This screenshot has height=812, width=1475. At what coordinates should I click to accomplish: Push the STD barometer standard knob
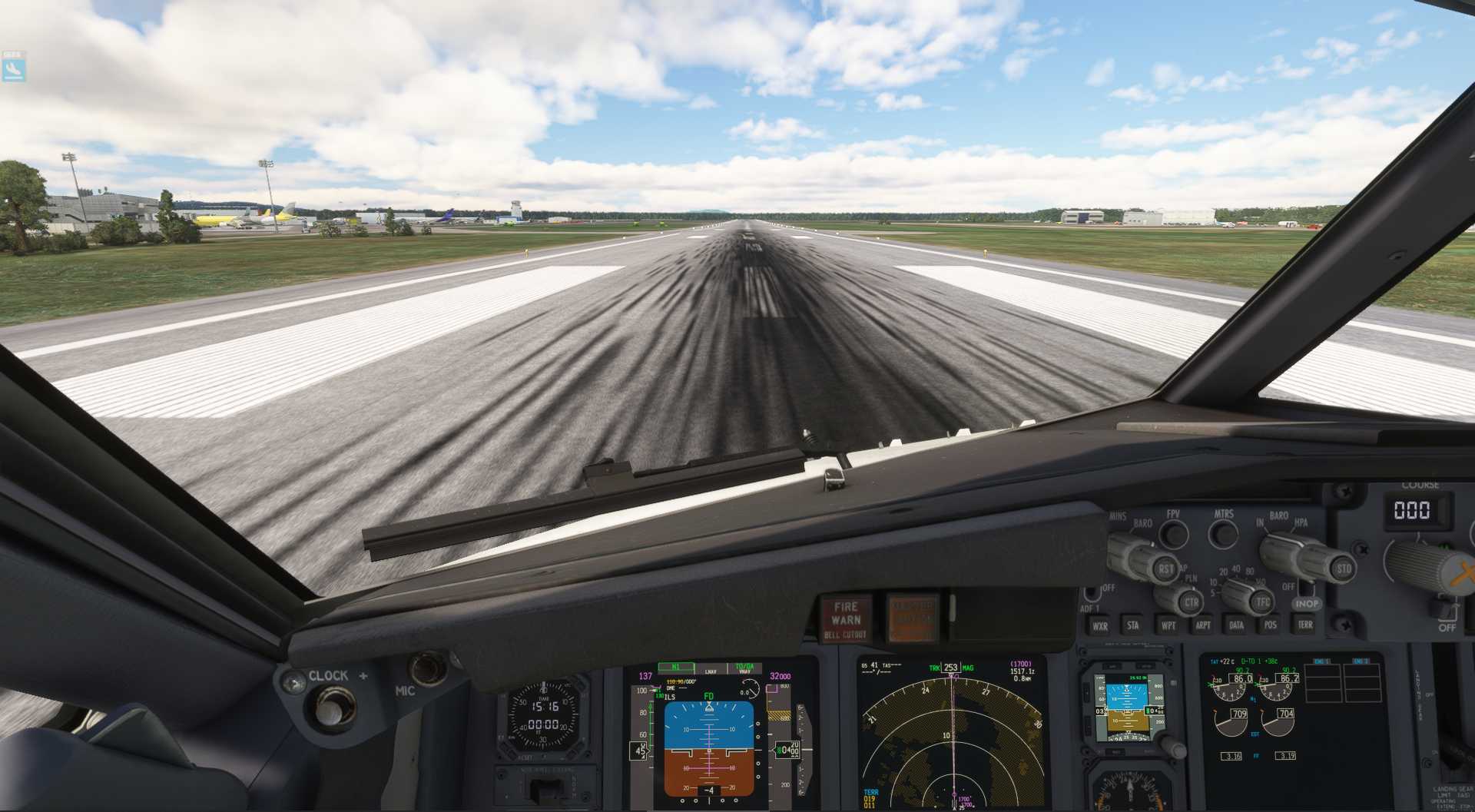click(x=1343, y=569)
